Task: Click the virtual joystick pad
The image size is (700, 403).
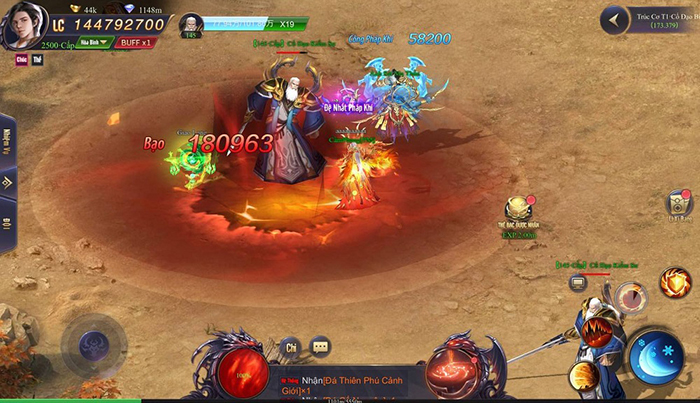Action: (x=94, y=346)
